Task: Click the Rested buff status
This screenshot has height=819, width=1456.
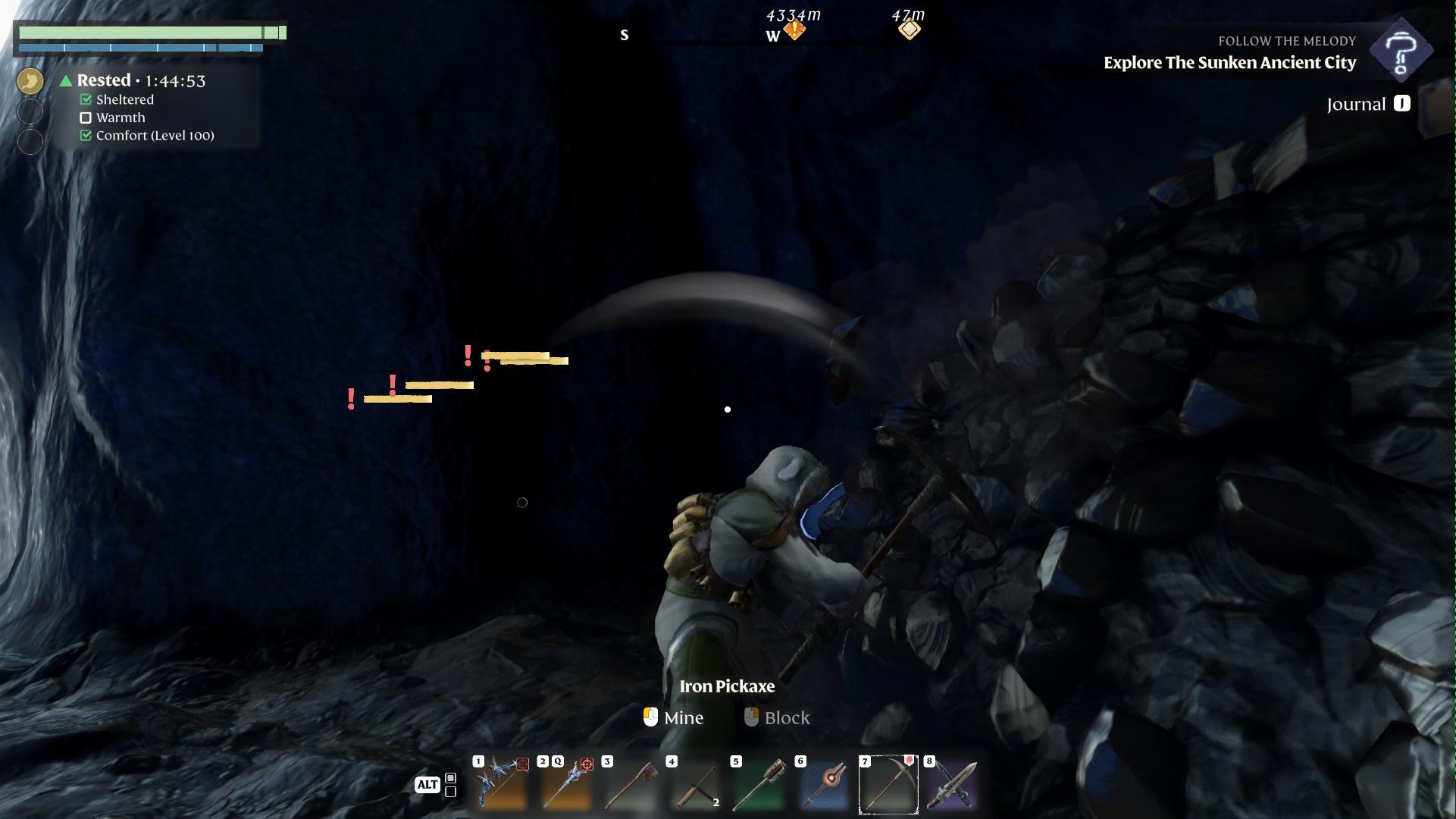Action: click(104, 80)
